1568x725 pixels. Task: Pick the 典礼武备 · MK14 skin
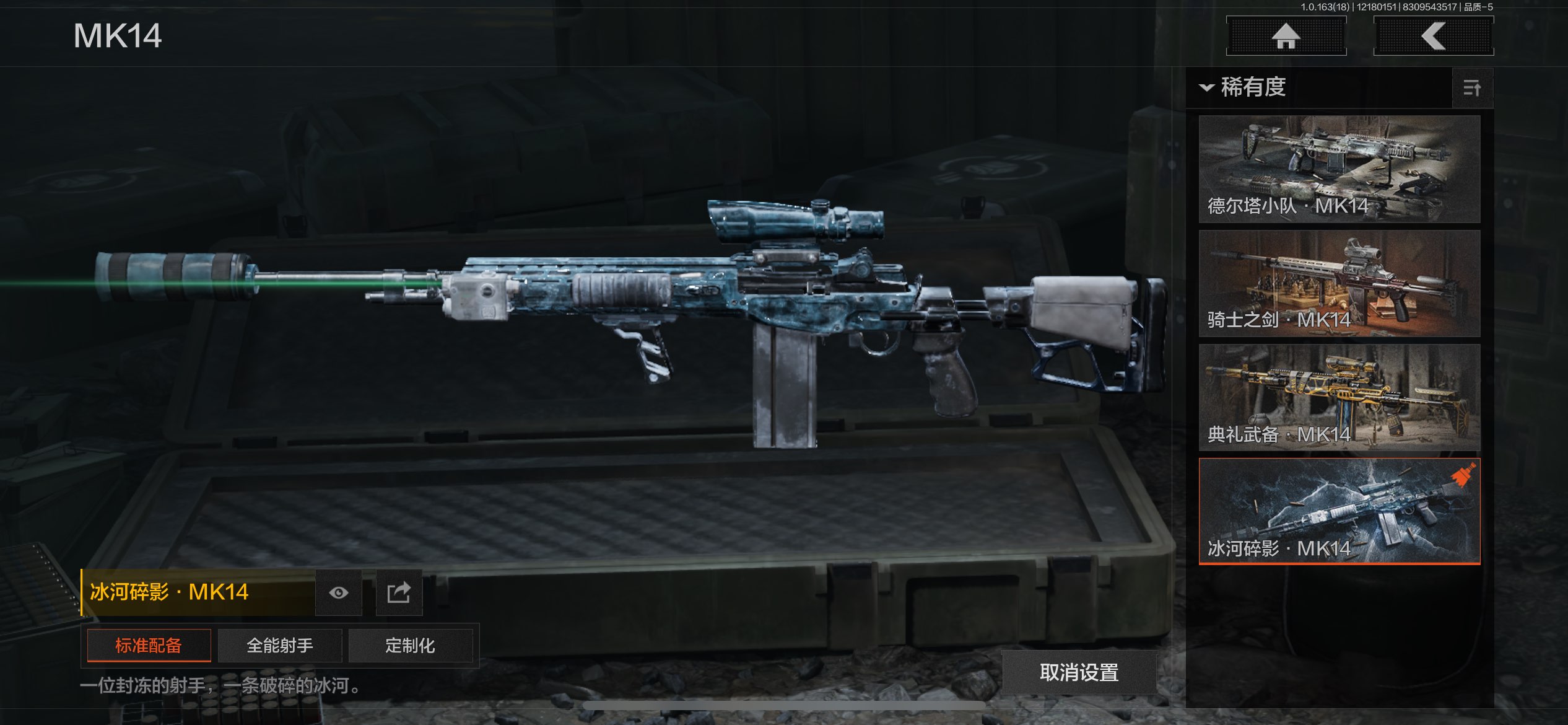pyautogui.click(x=1339, y=397)
